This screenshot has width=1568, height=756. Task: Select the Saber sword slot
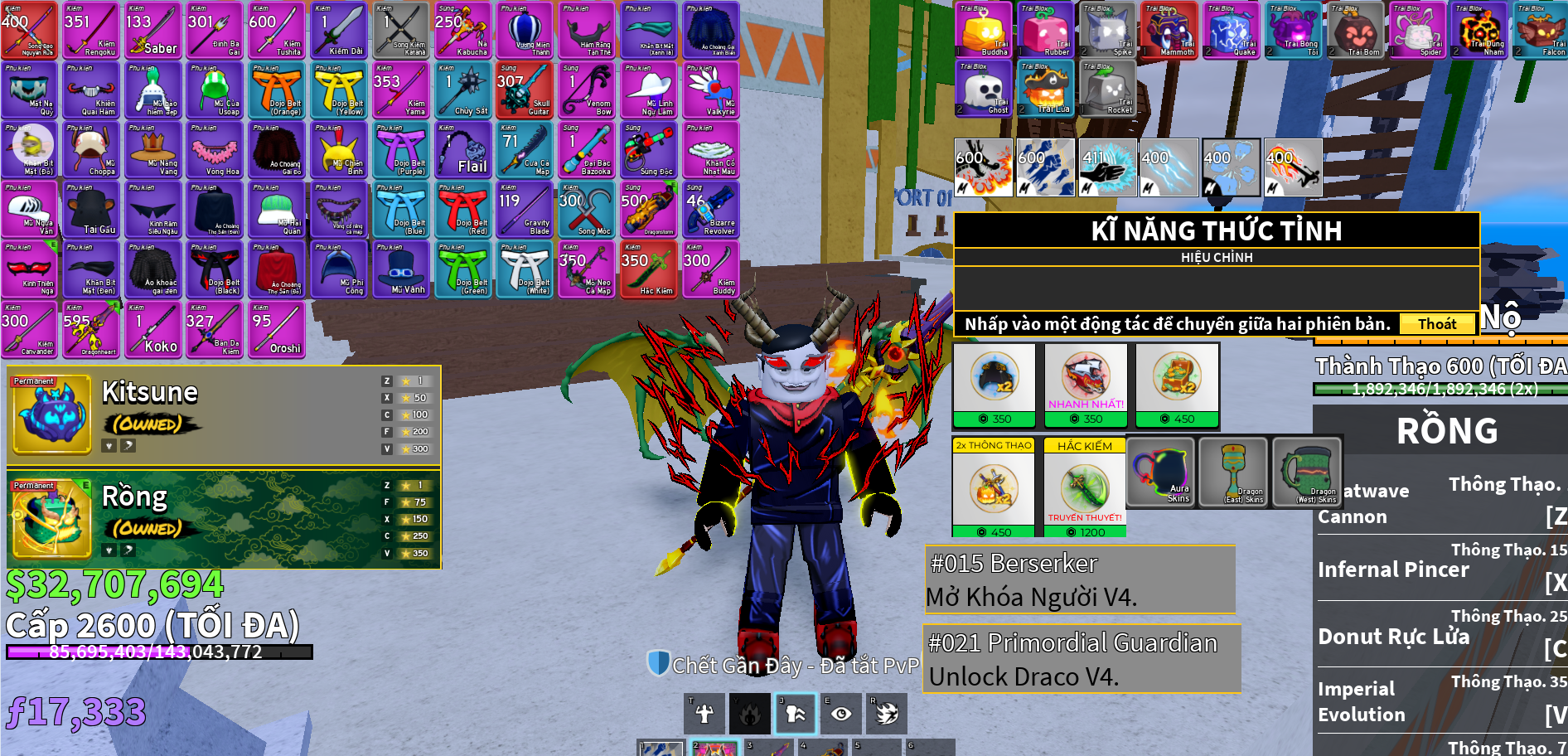(x=153, y=31)
